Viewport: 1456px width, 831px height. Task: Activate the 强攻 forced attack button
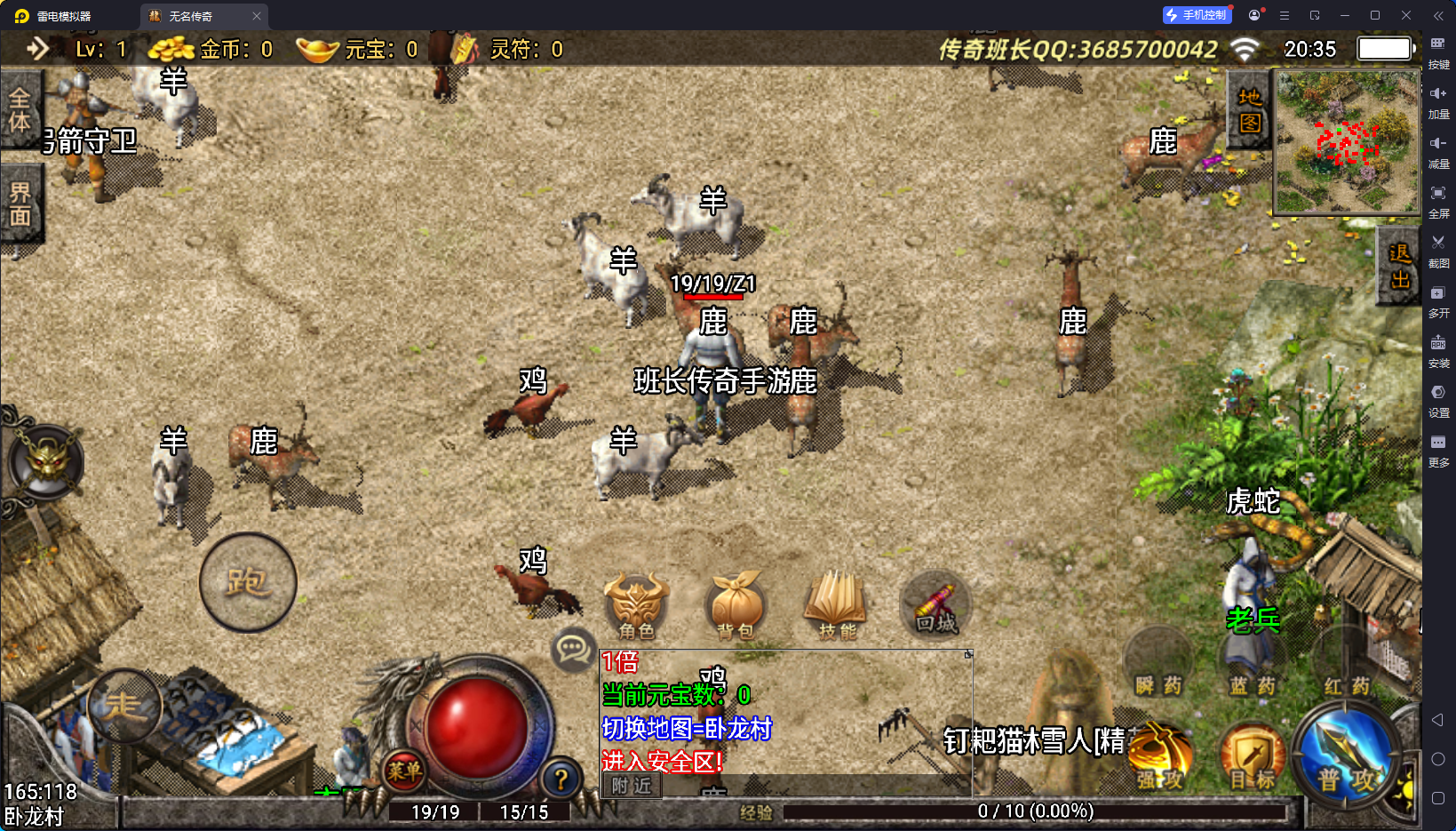point(1160,755)
